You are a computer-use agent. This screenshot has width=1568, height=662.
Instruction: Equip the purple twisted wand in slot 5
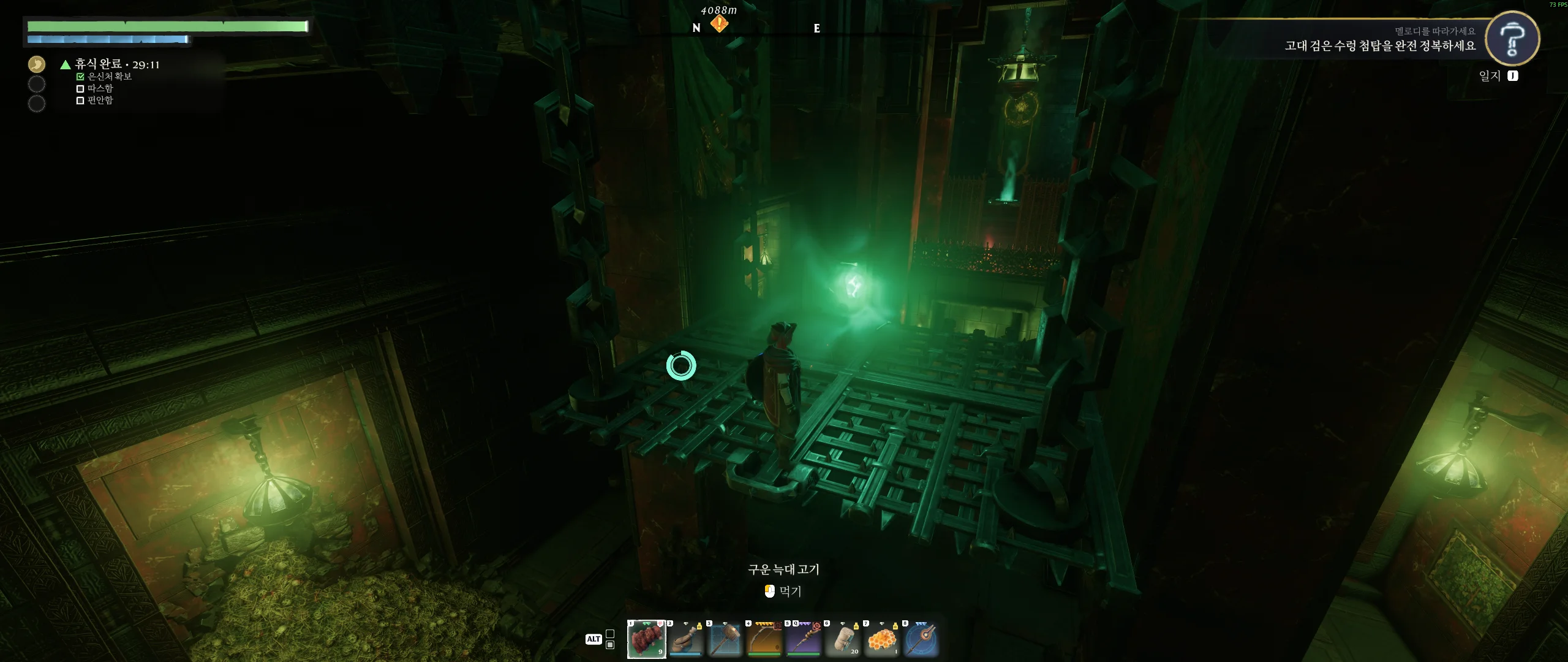click(x=803, y=639)
